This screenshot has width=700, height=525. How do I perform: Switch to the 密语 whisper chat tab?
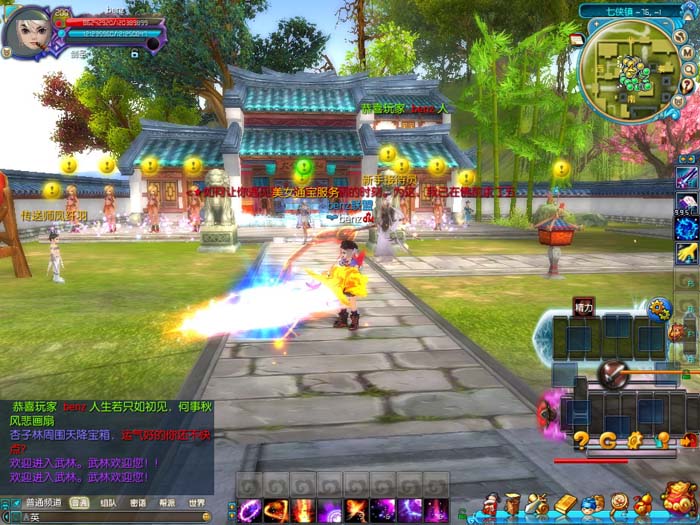137,503
